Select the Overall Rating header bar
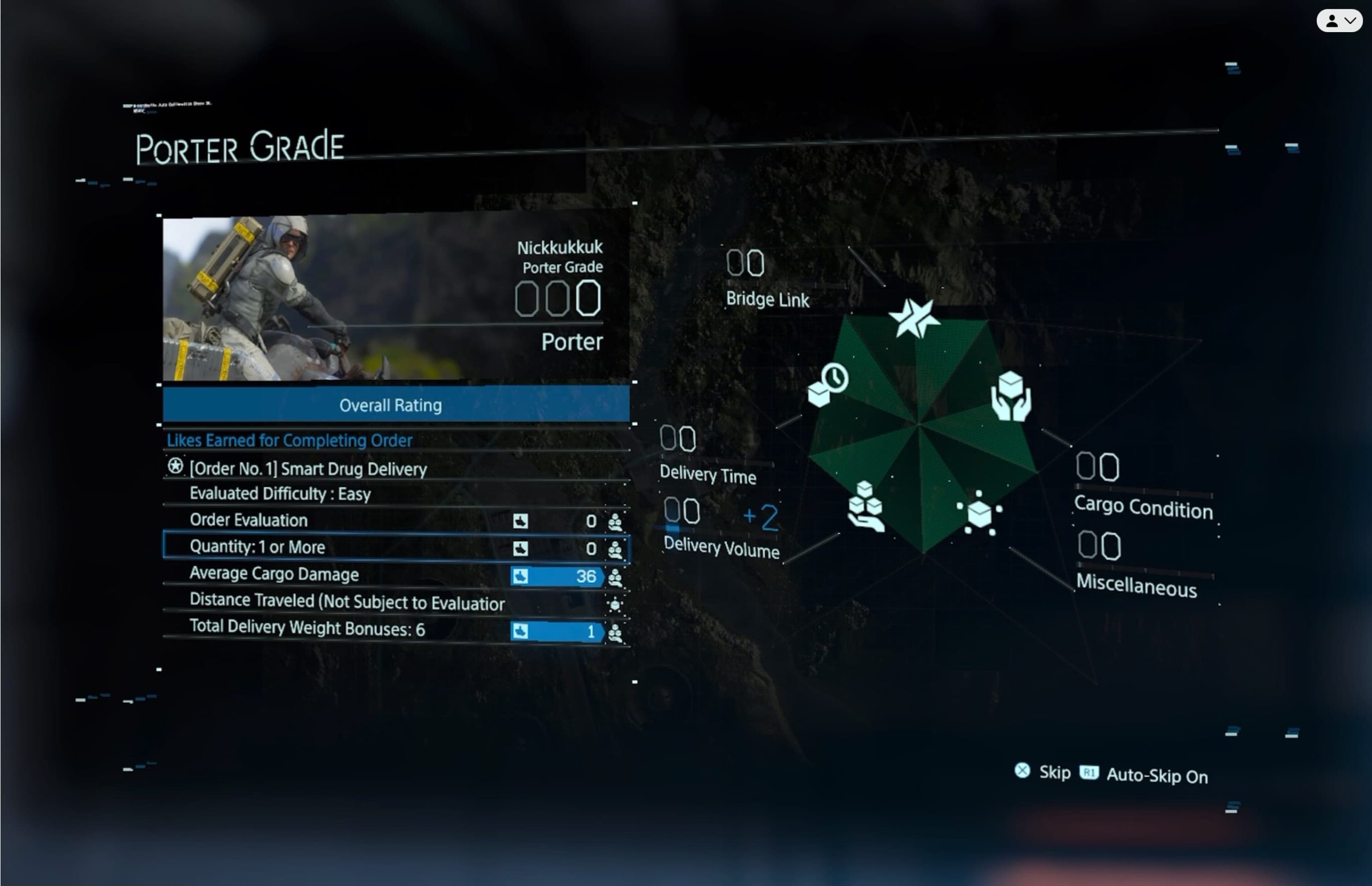The image size is (1372, 886). pos(396,405)
